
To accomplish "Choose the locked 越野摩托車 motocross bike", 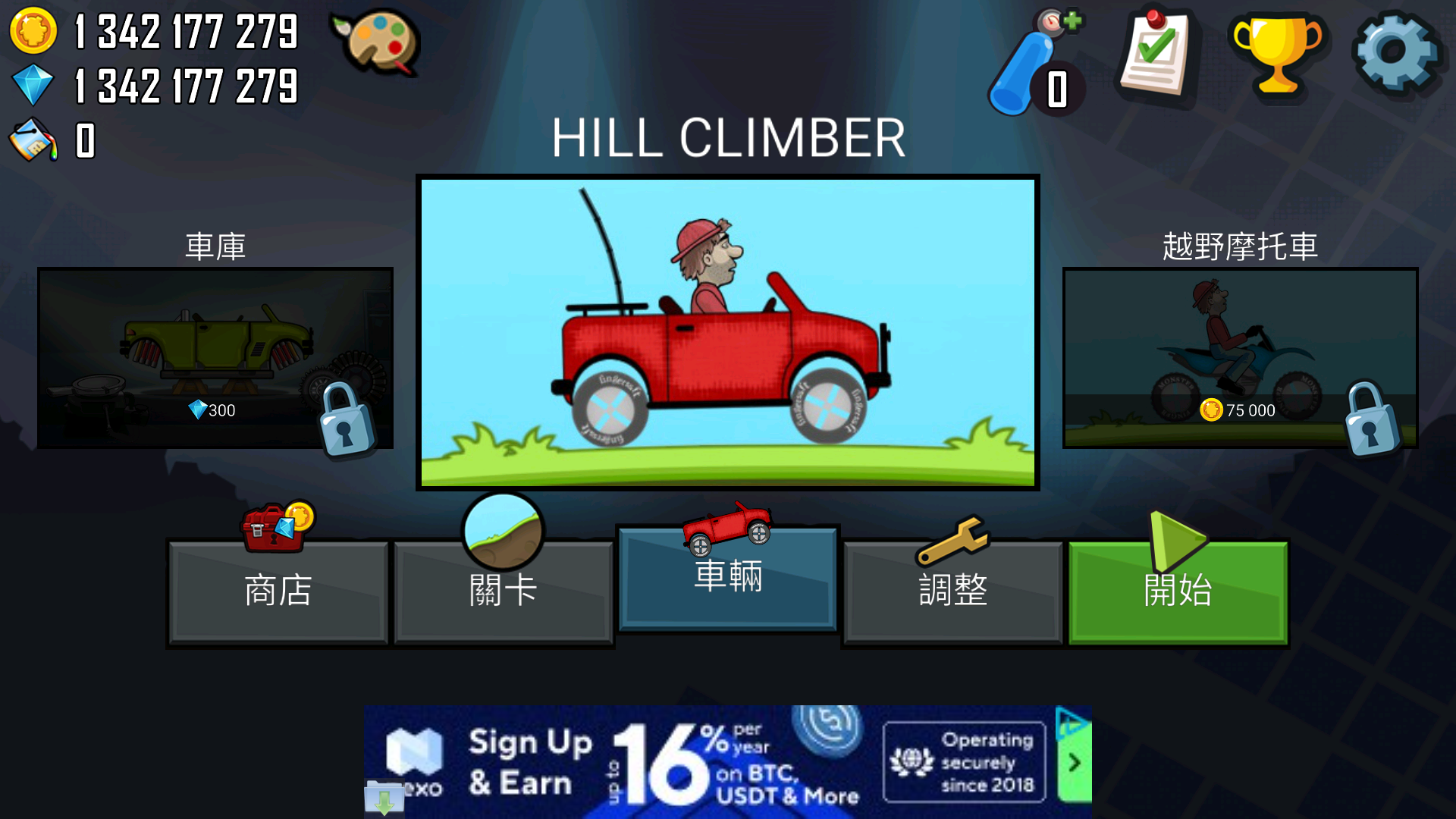I will point(1240,357).
